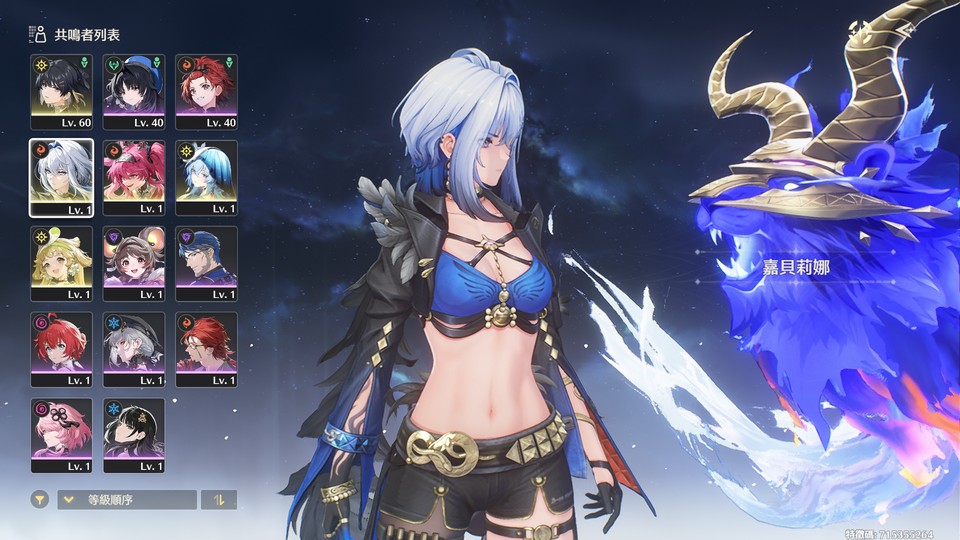Screen dimensions: 960x540
Task: Pick the pink twin-tail haired character
Action: [134, 178]
